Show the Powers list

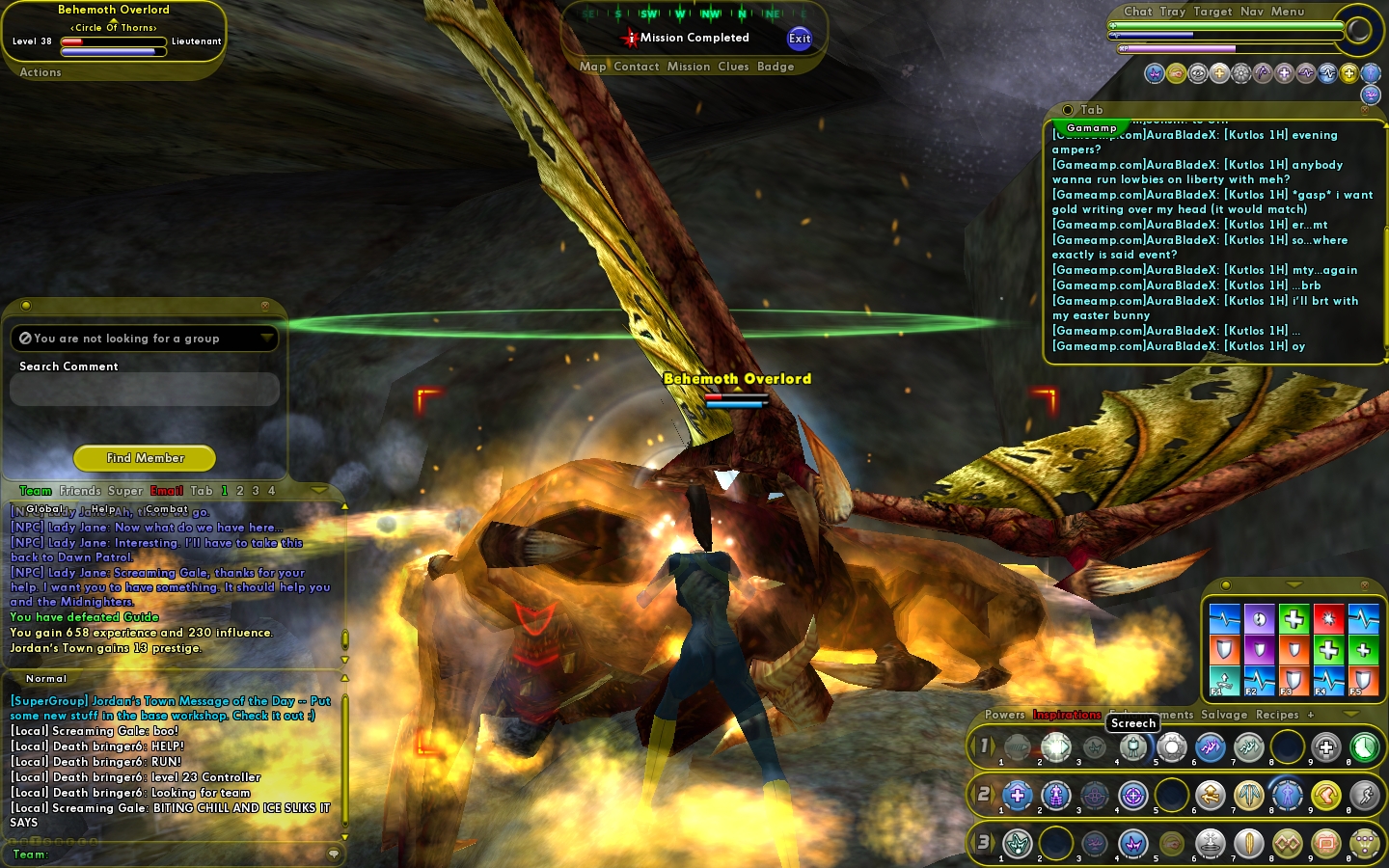(x=1005, y=715)
